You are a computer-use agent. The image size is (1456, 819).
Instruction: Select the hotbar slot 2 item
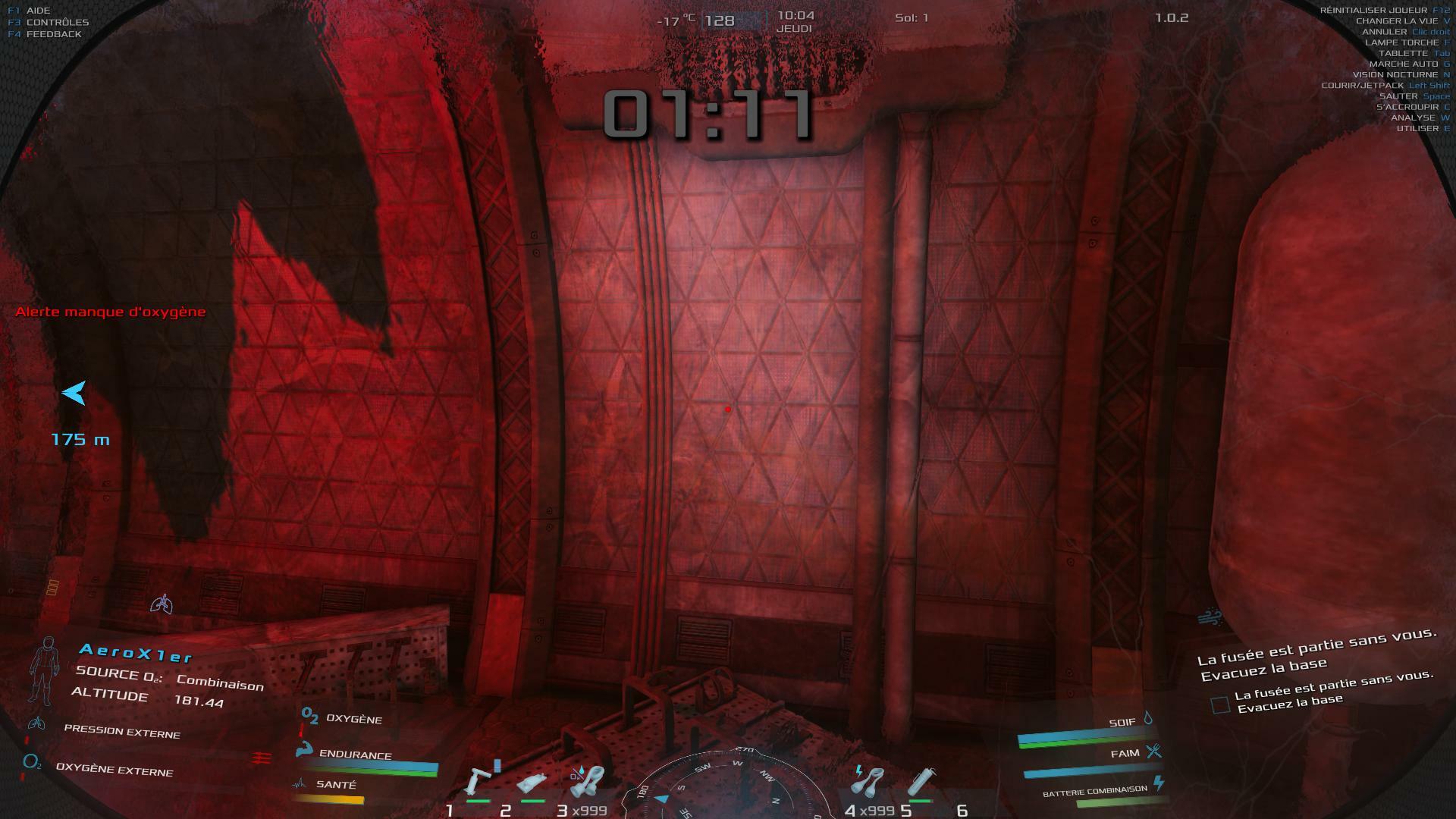point(531,783)
